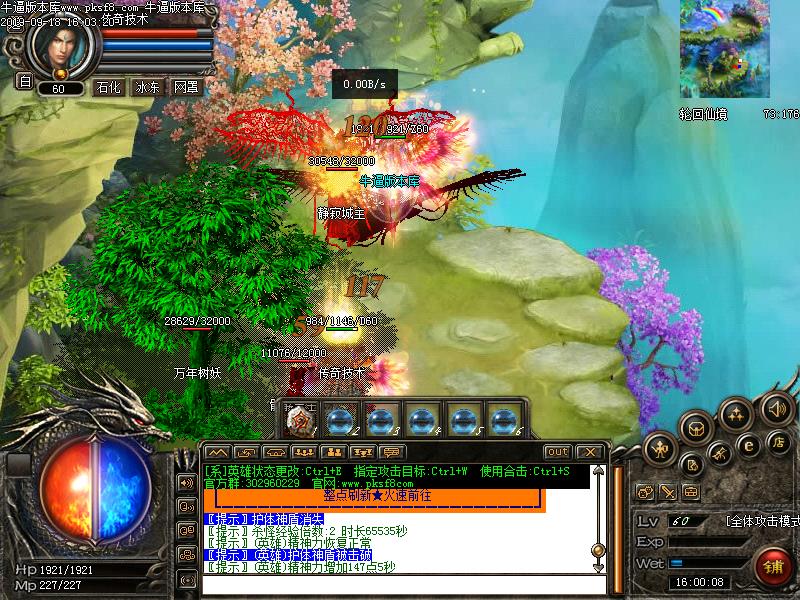
Task: Open the skills round button with three stars
Action: pos(737,414)
